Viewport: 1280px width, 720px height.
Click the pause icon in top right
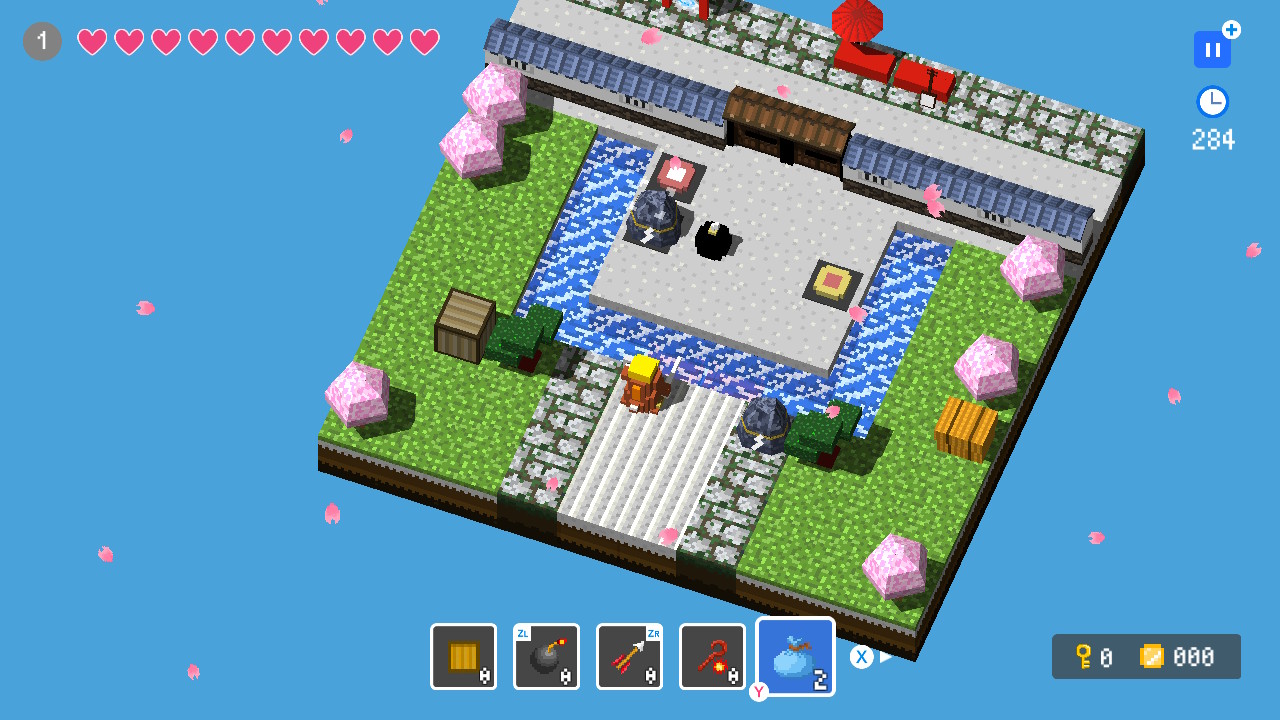[x=1212, y=49]
